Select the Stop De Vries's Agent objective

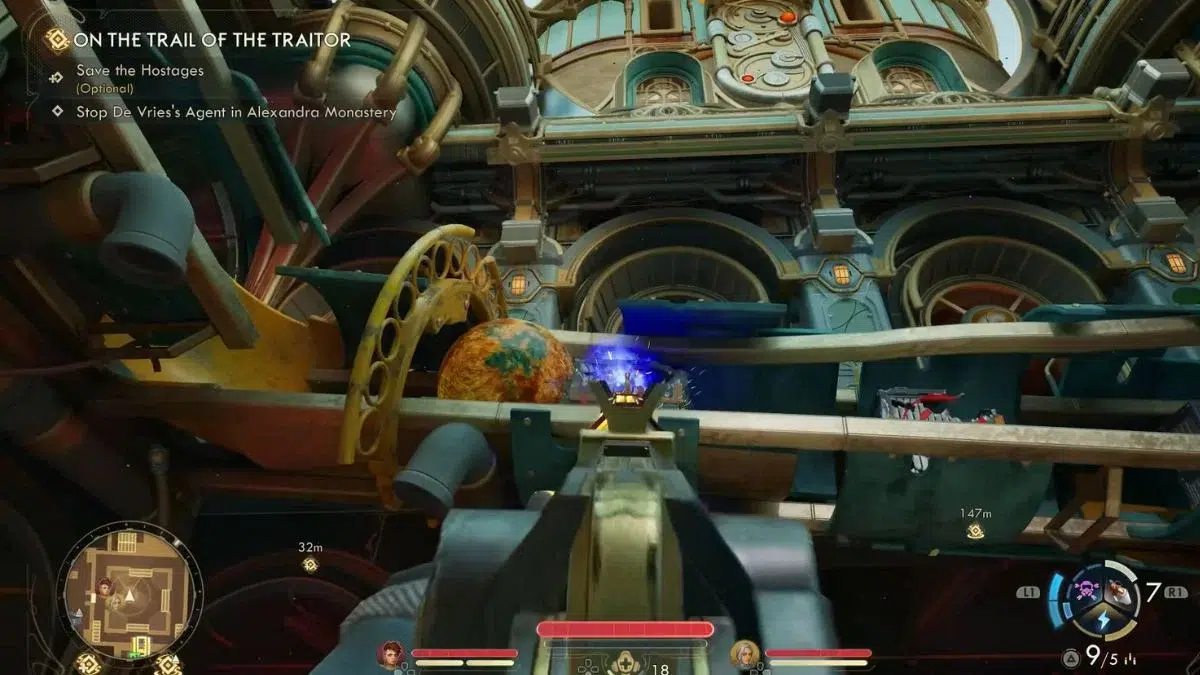click(236, 112)
